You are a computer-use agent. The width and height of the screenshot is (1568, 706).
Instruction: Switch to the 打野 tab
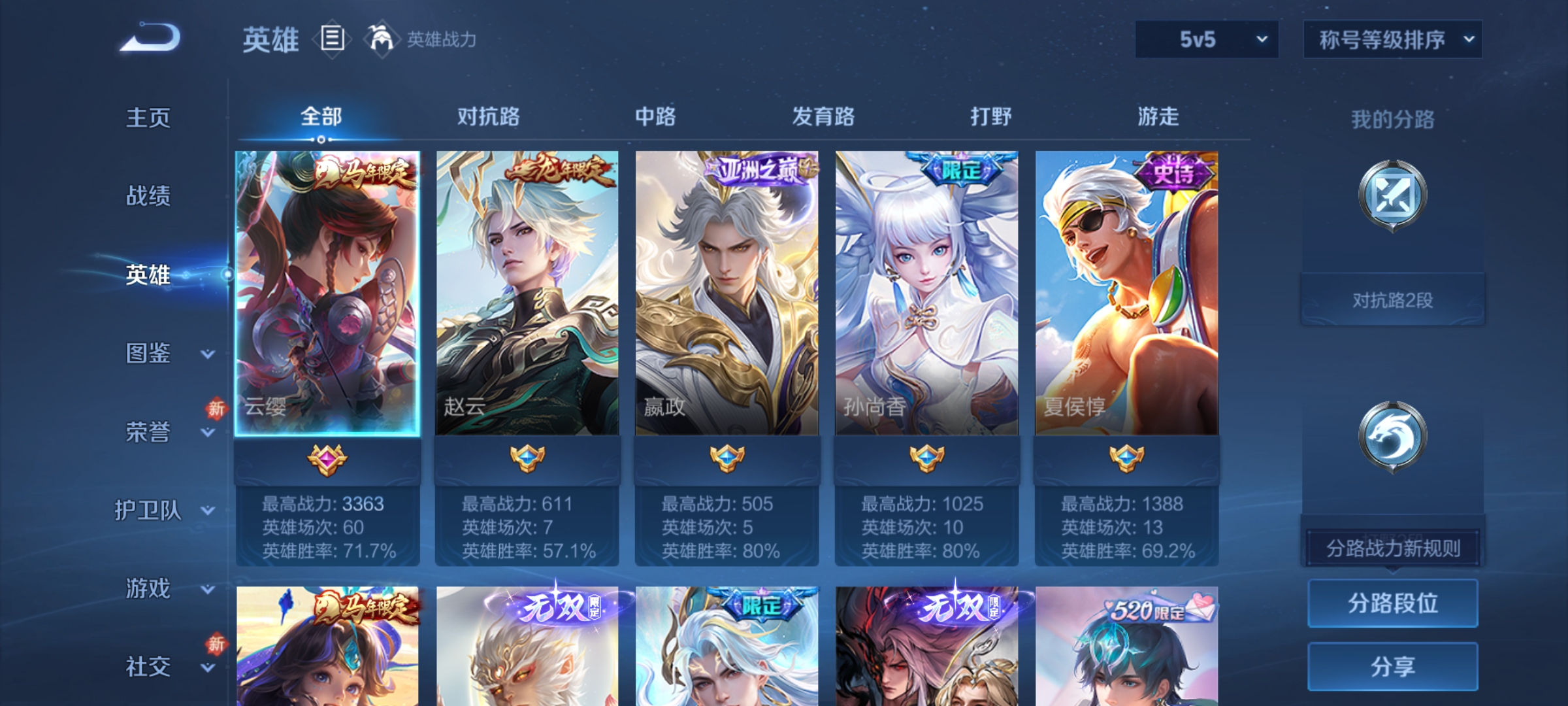pos(990,118)
